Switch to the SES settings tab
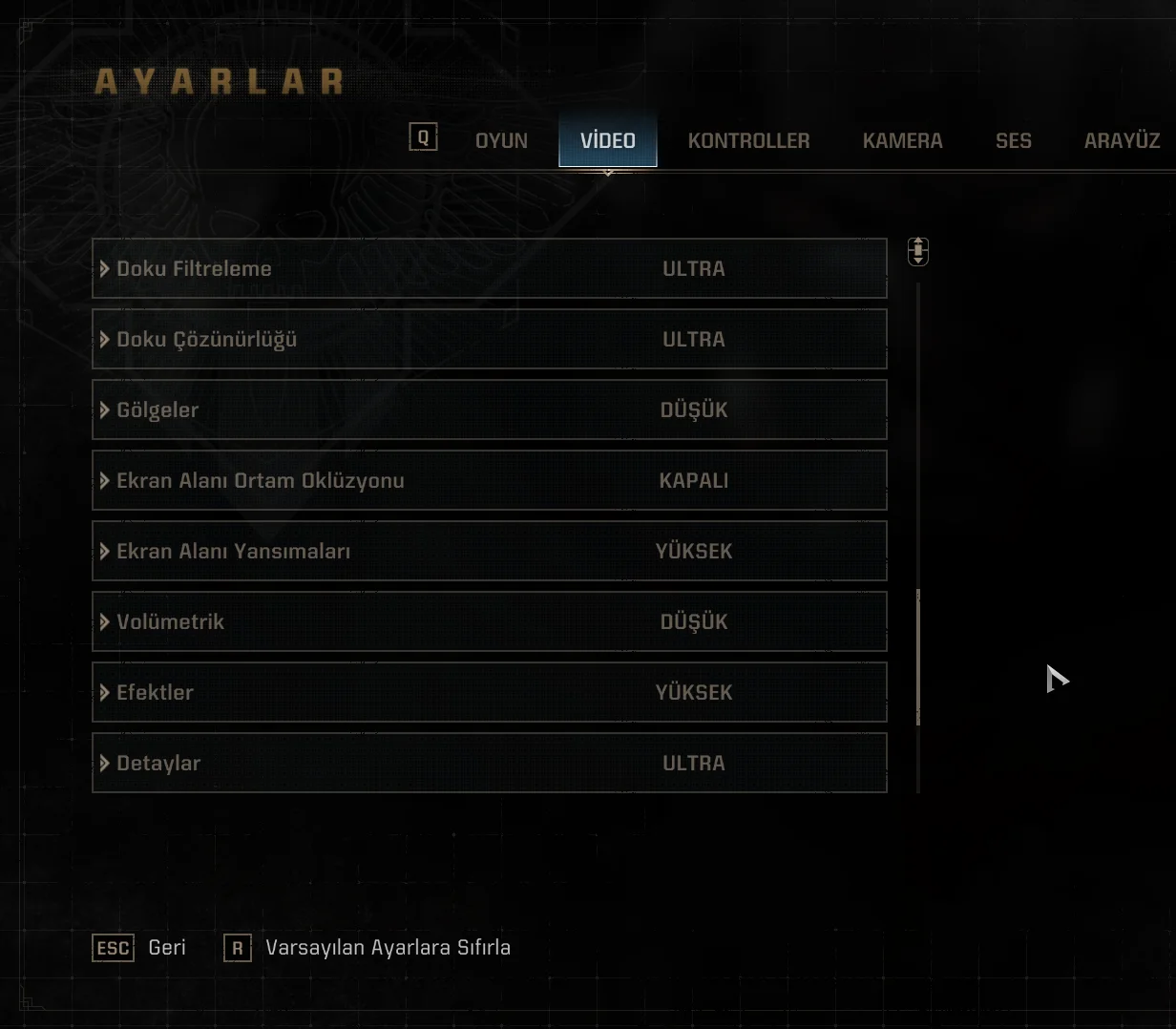 click(1013, 141)
